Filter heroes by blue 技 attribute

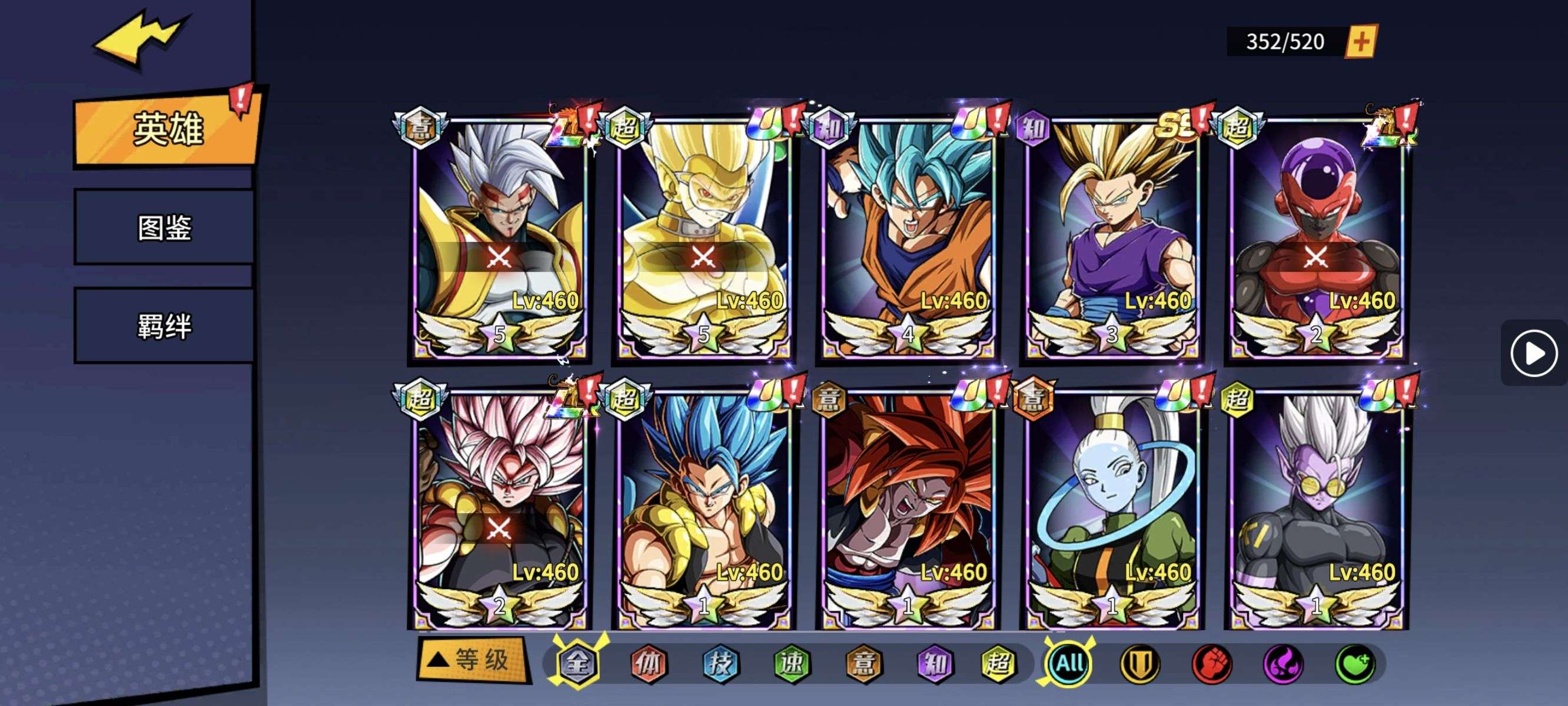tap(720, 664)
